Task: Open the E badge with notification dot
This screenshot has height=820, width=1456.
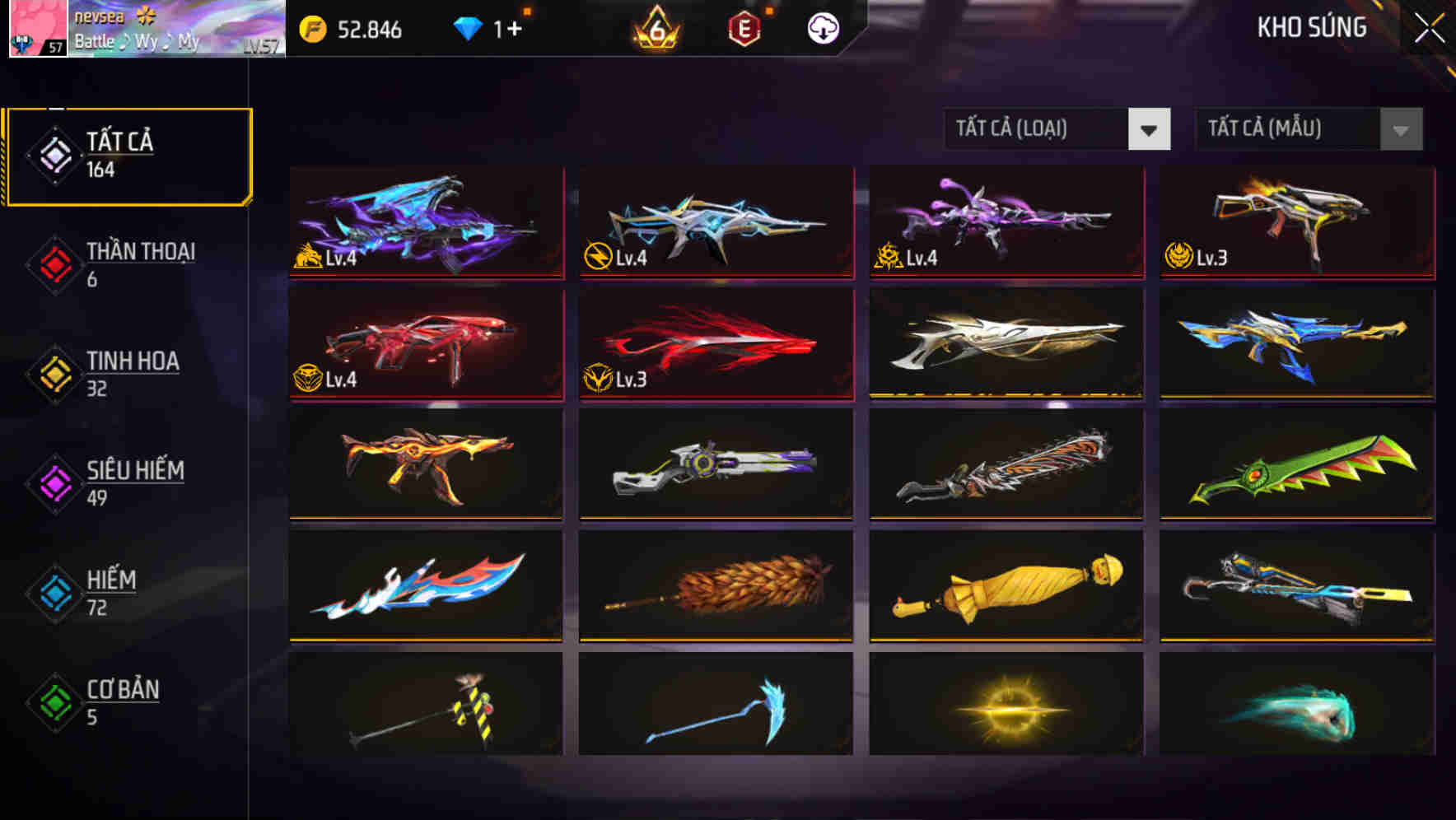Action: 745,29
